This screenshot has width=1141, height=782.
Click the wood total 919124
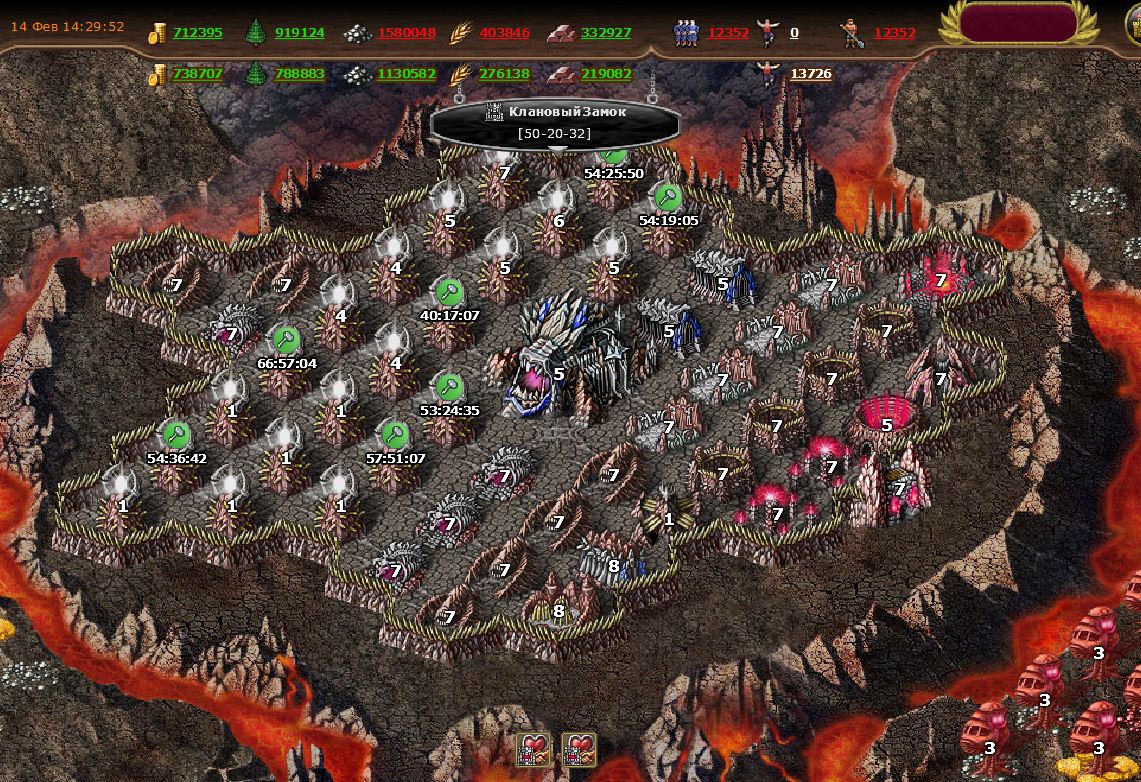(x=299, y=33)
